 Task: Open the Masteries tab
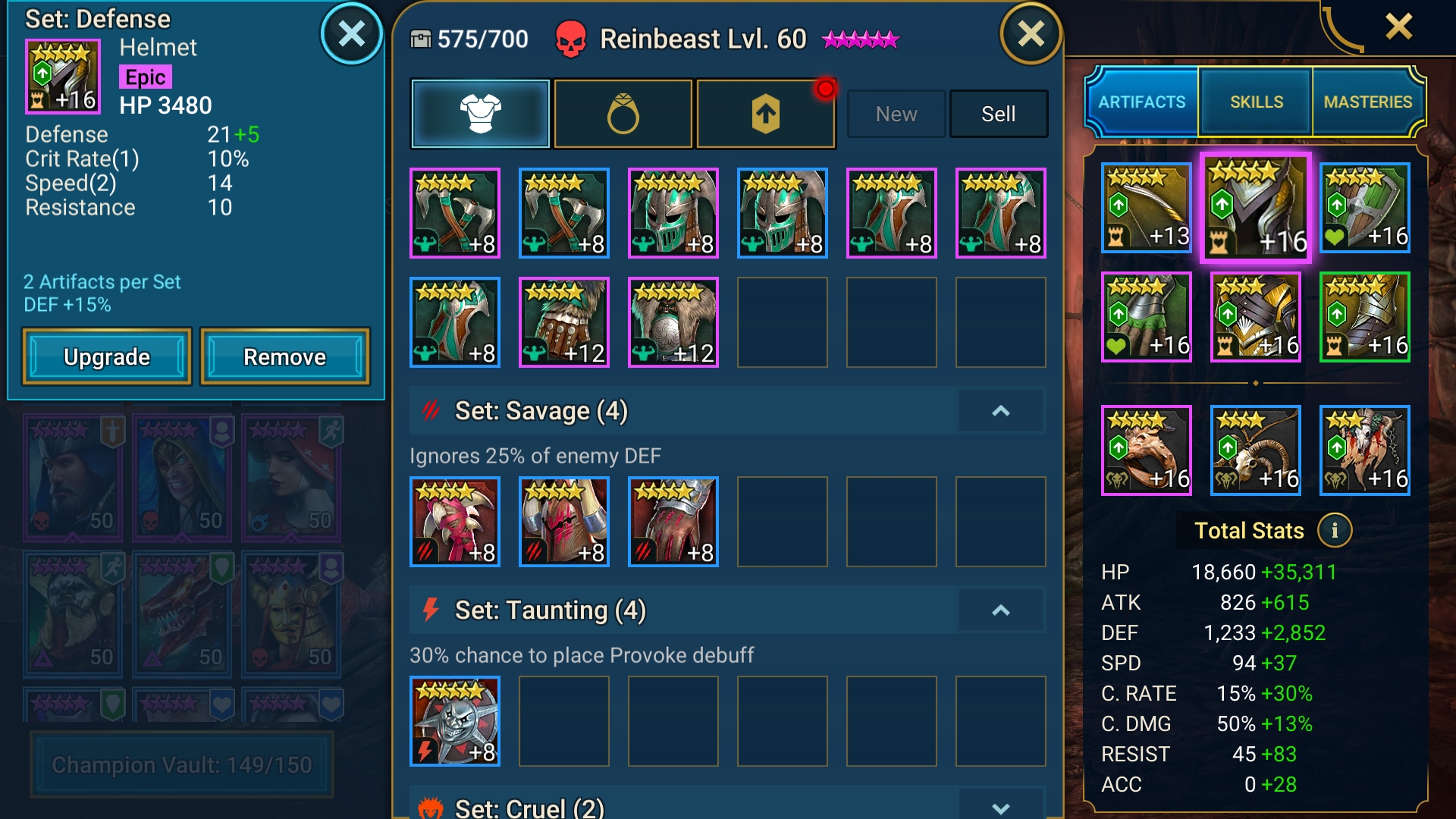pyautogui.click(x=1367, y=102)
